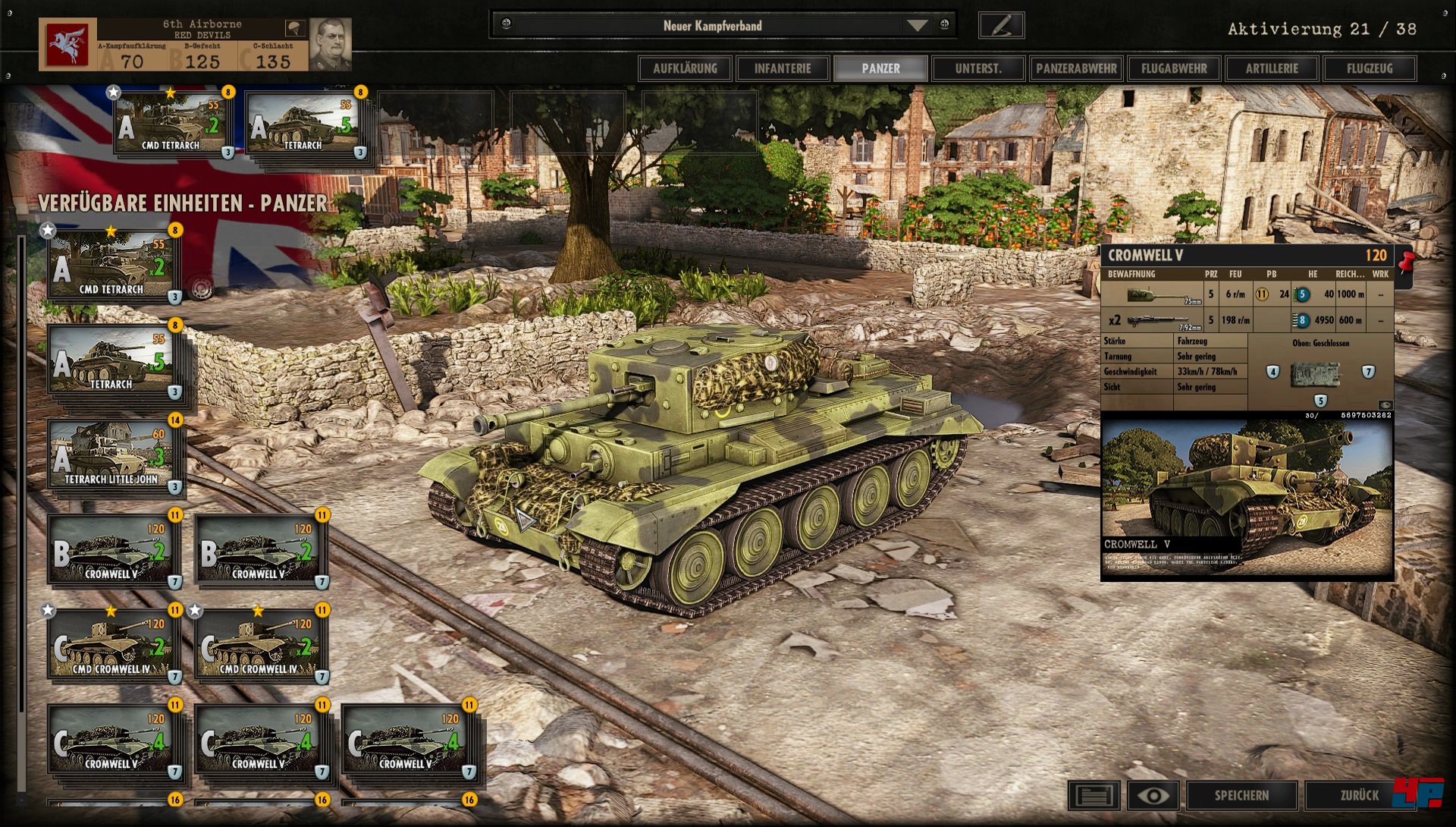
Task: Switch to the Flugzeug tab
Action: (x=1370, y=68)
